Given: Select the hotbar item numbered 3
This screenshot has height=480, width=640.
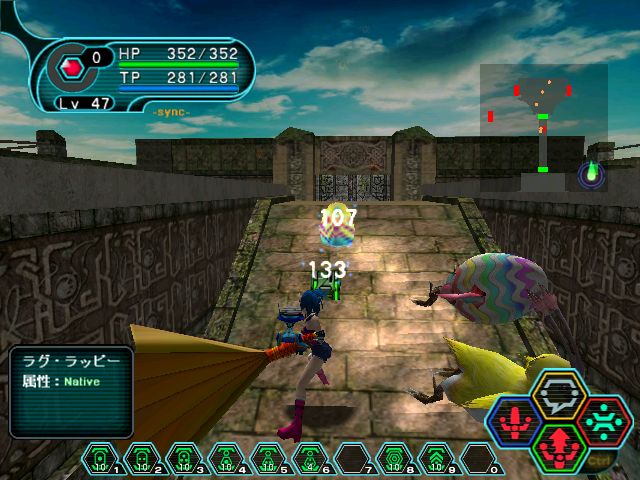Looking at the screenshot, I should click(184, 459).
